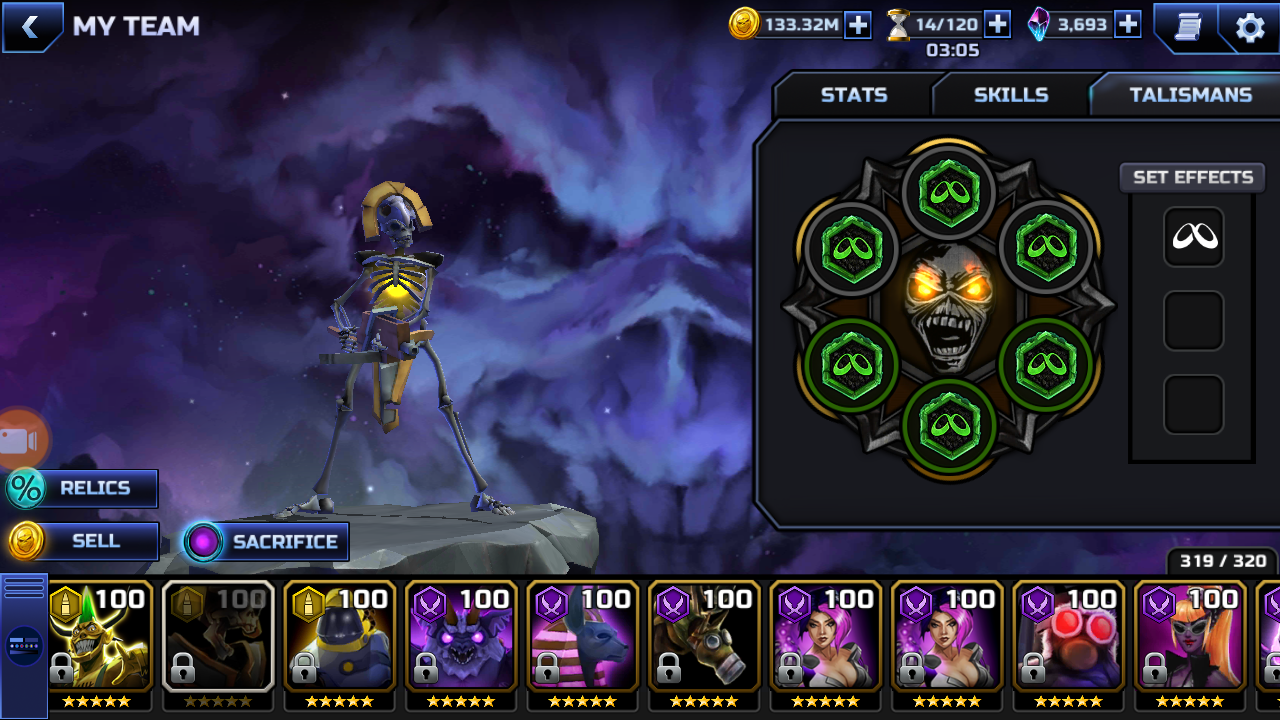
Task: Pick the purple bat-monster character card
Action: coord(462,636)
